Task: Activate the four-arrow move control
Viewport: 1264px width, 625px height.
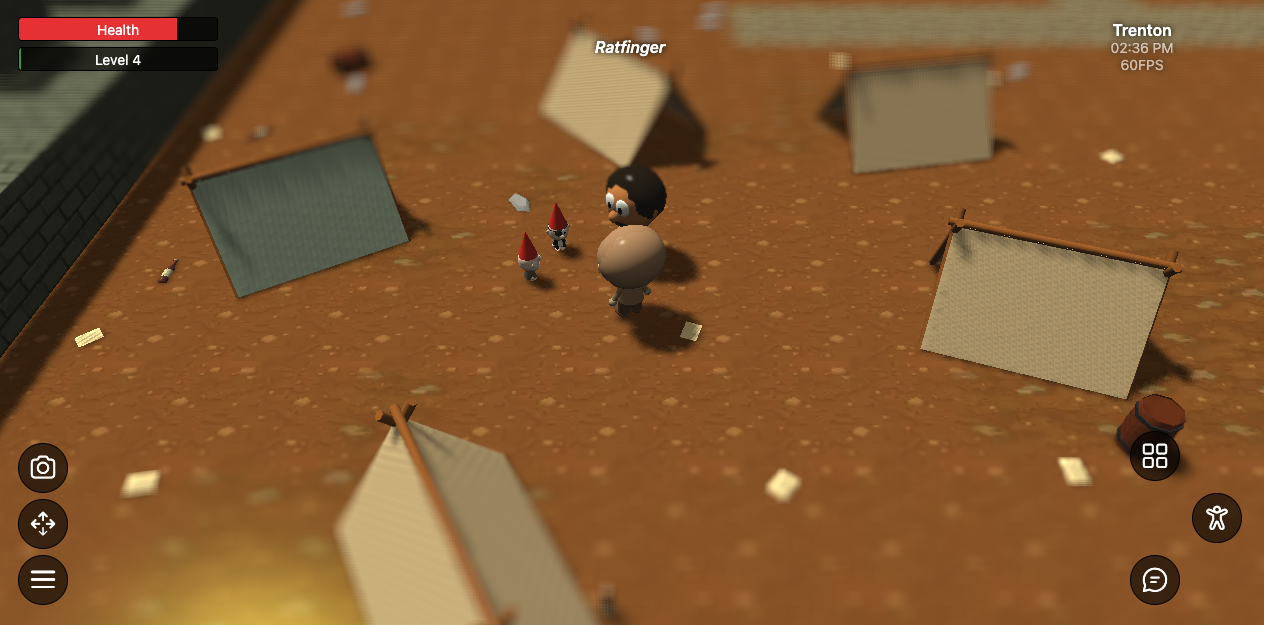Action: coord(43,523)
